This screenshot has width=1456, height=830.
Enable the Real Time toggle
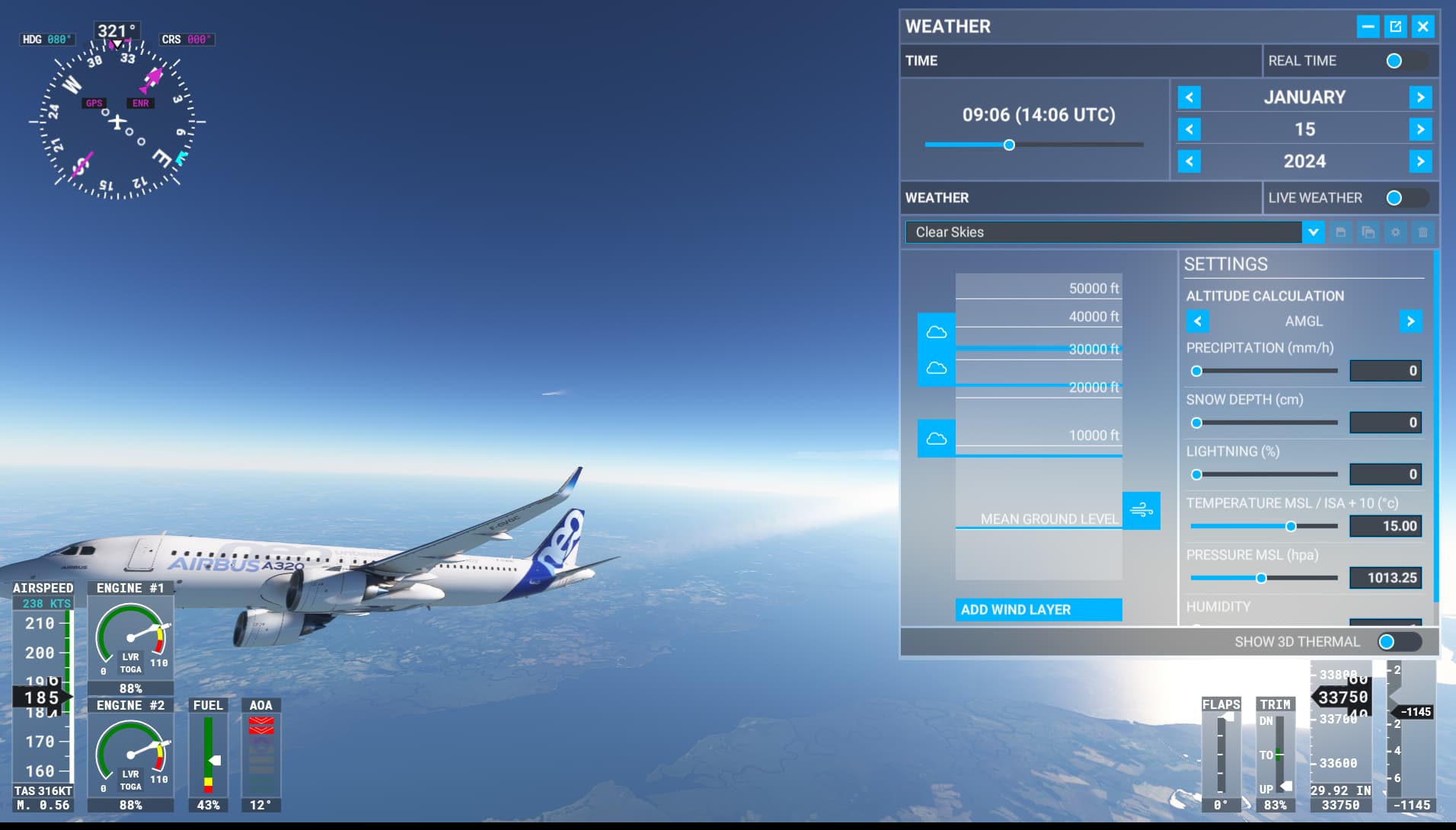tap(1393, 61)
